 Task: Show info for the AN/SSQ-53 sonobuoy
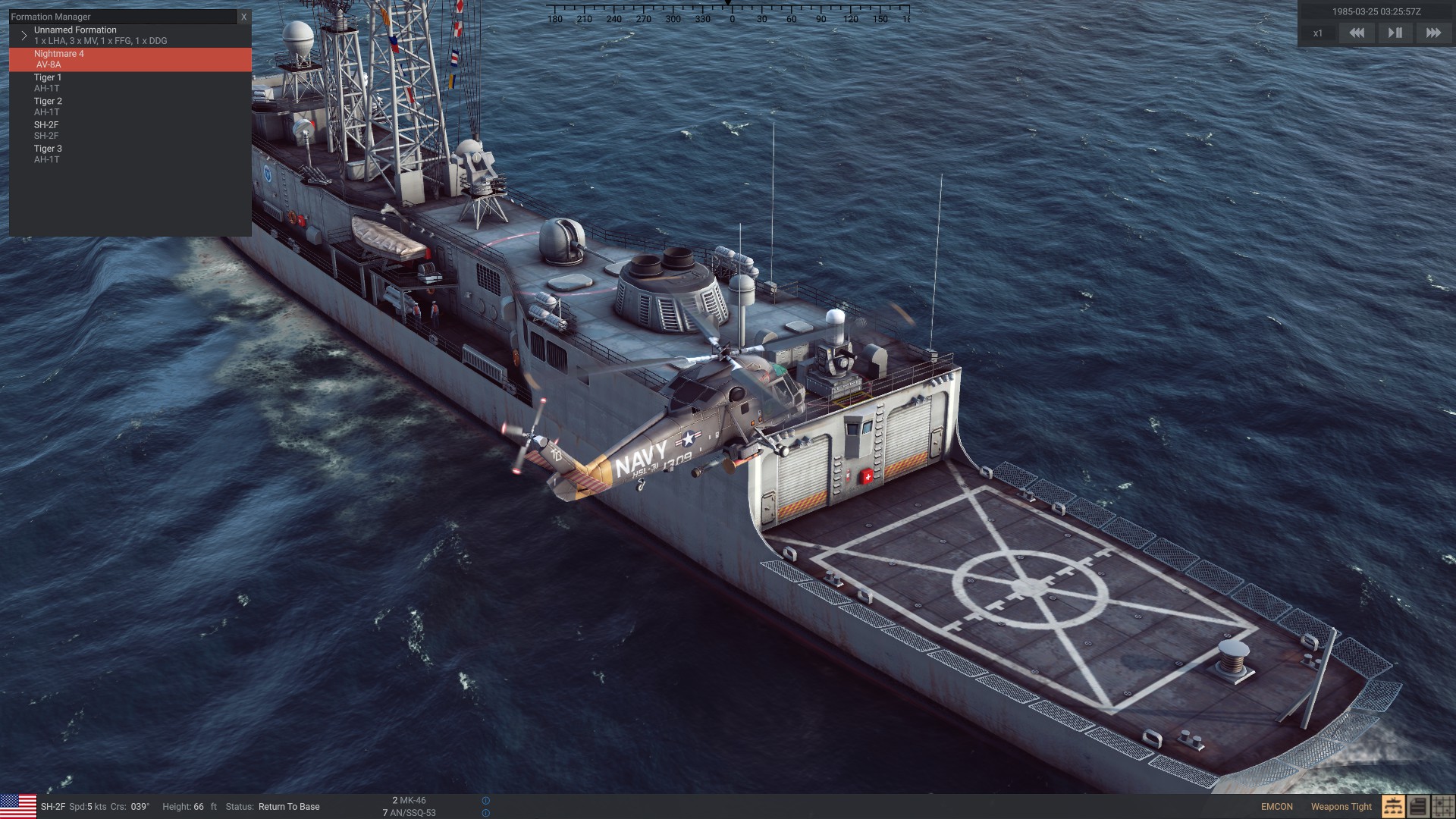tap(486, 813)
